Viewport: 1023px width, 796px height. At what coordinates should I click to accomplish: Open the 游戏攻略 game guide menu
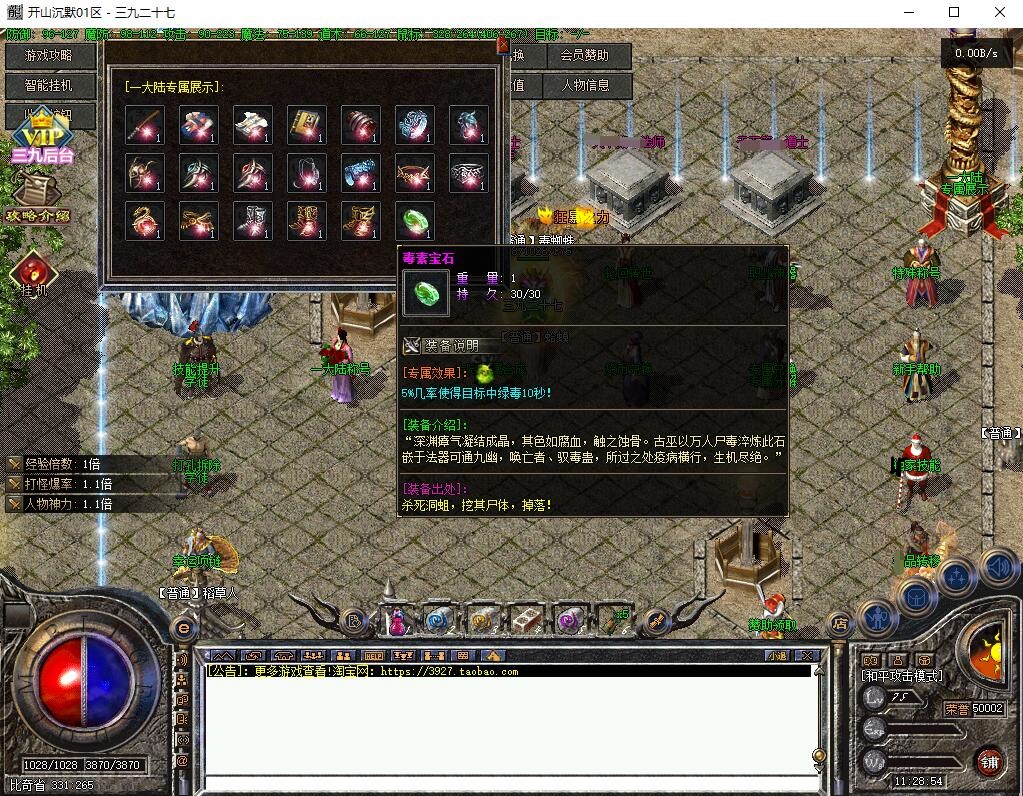pos(50,56)
